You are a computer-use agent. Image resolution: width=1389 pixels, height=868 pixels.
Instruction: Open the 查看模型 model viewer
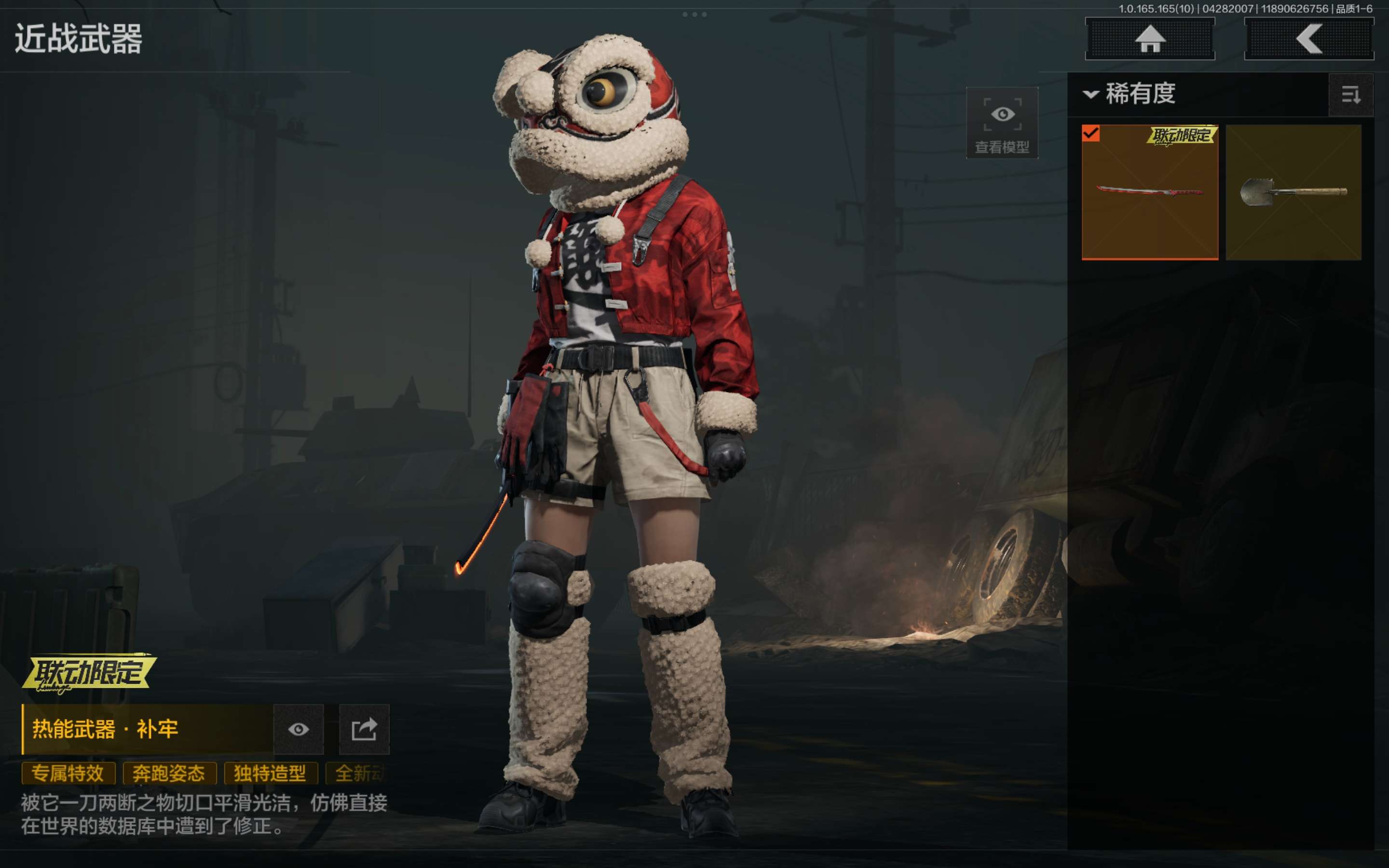point(1002,123)
